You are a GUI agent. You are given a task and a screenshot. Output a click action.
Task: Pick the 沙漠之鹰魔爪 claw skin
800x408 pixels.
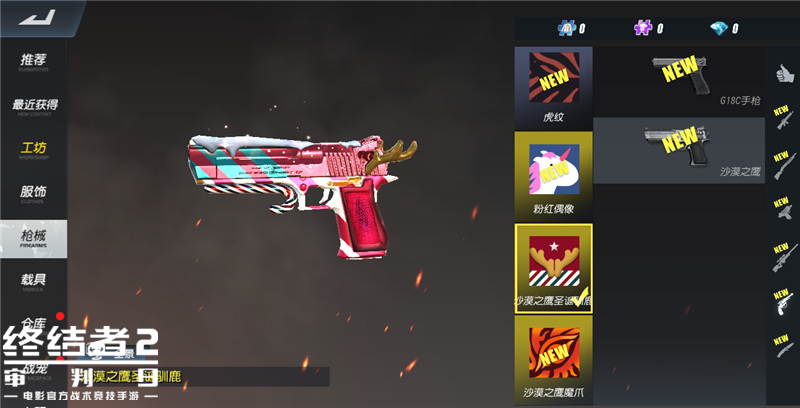[553, 358]
